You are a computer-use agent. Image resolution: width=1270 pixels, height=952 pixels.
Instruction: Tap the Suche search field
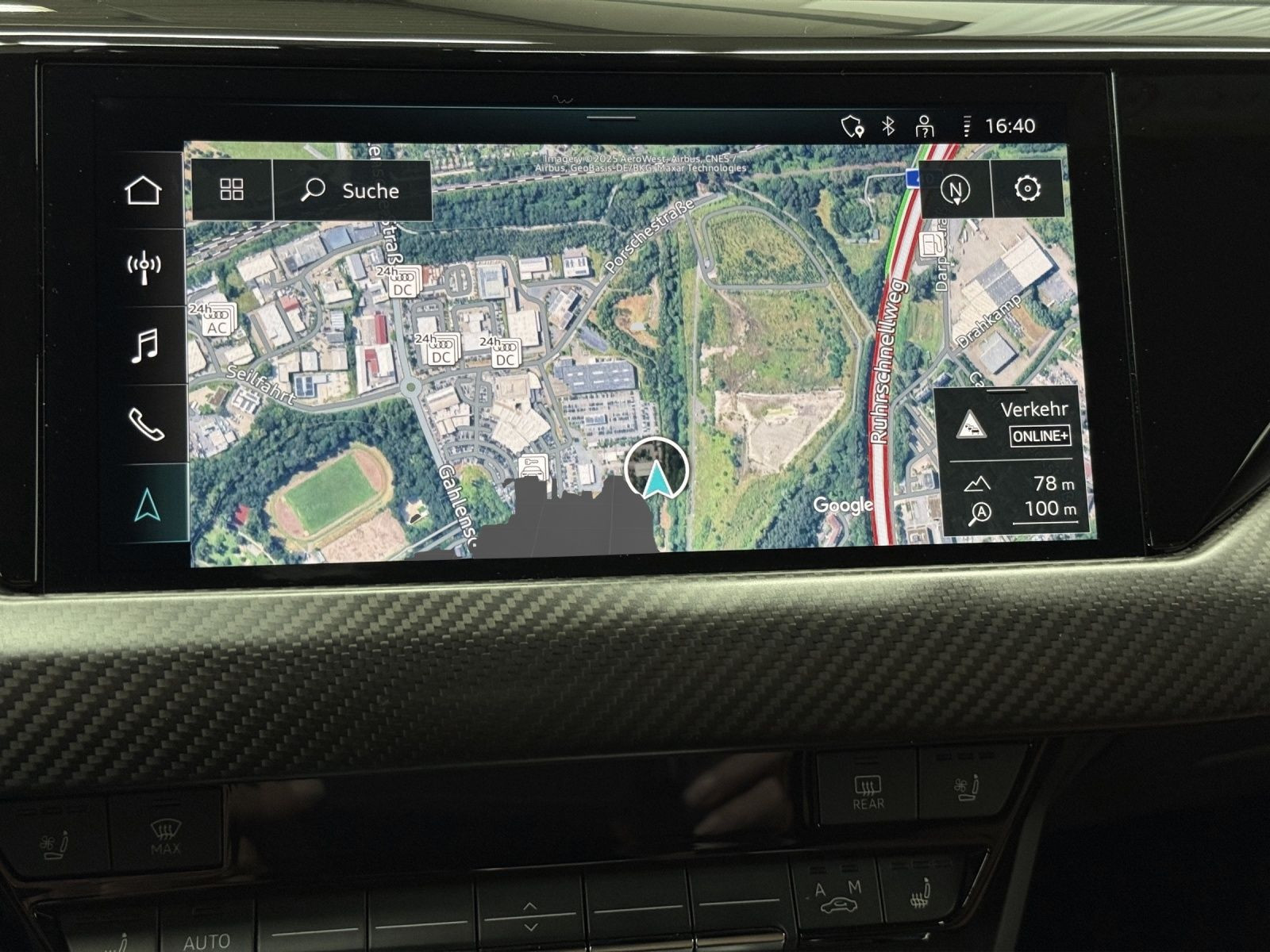tap(352, 190)
